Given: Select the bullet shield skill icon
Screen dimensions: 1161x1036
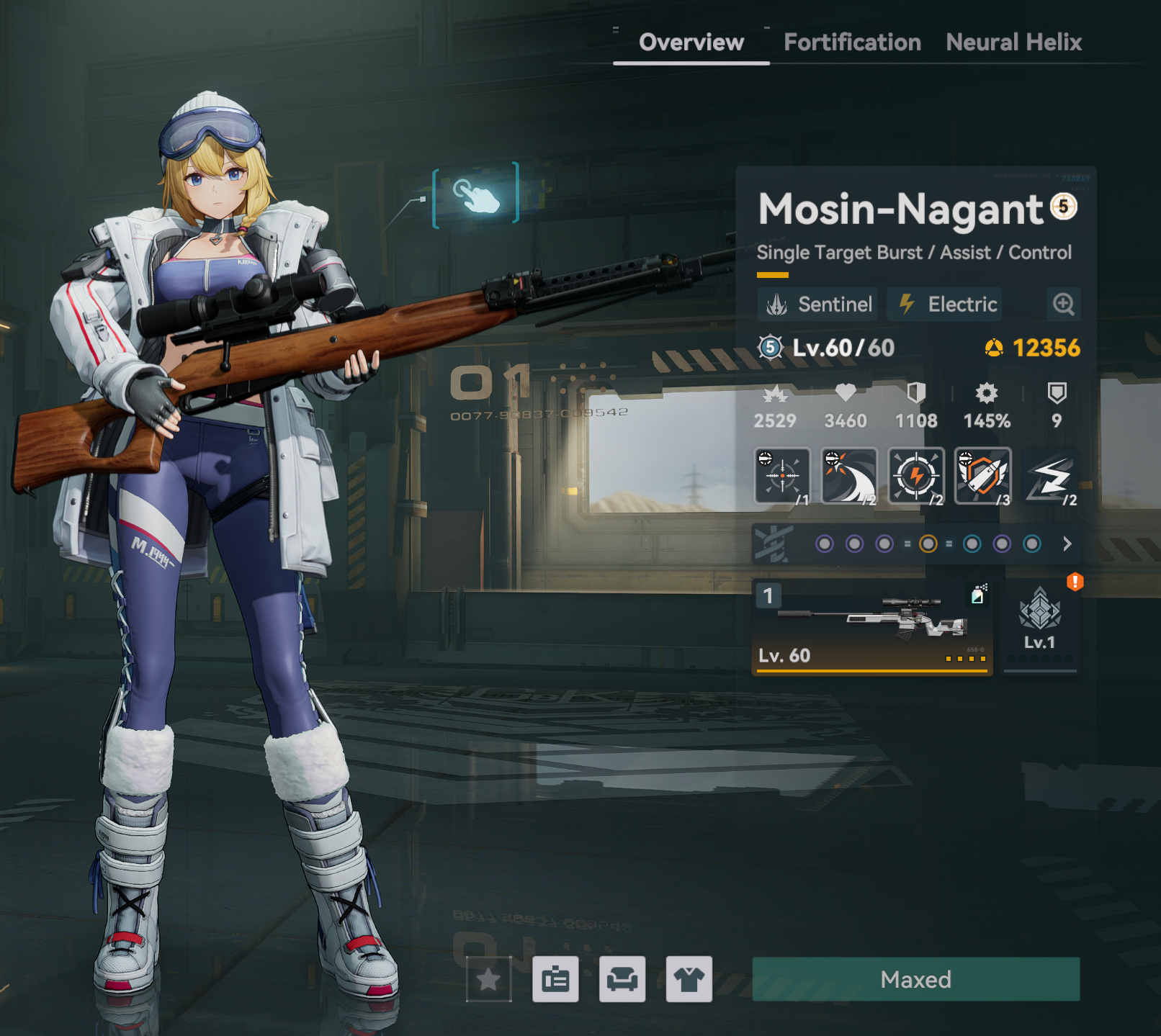Looking at the screenshot, I should pos(982,476).
